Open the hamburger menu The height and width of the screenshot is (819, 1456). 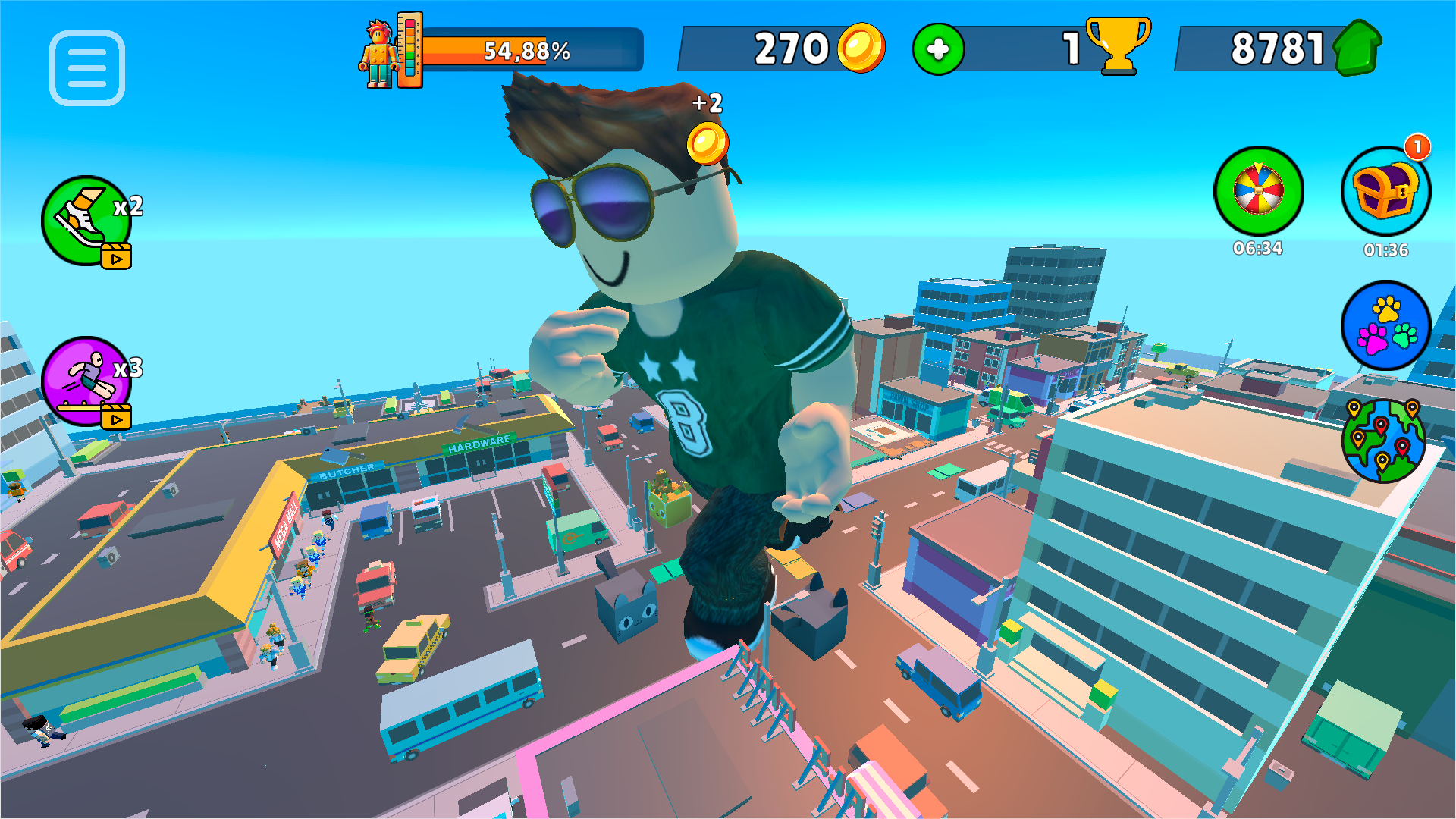click(x=86, y=68)
